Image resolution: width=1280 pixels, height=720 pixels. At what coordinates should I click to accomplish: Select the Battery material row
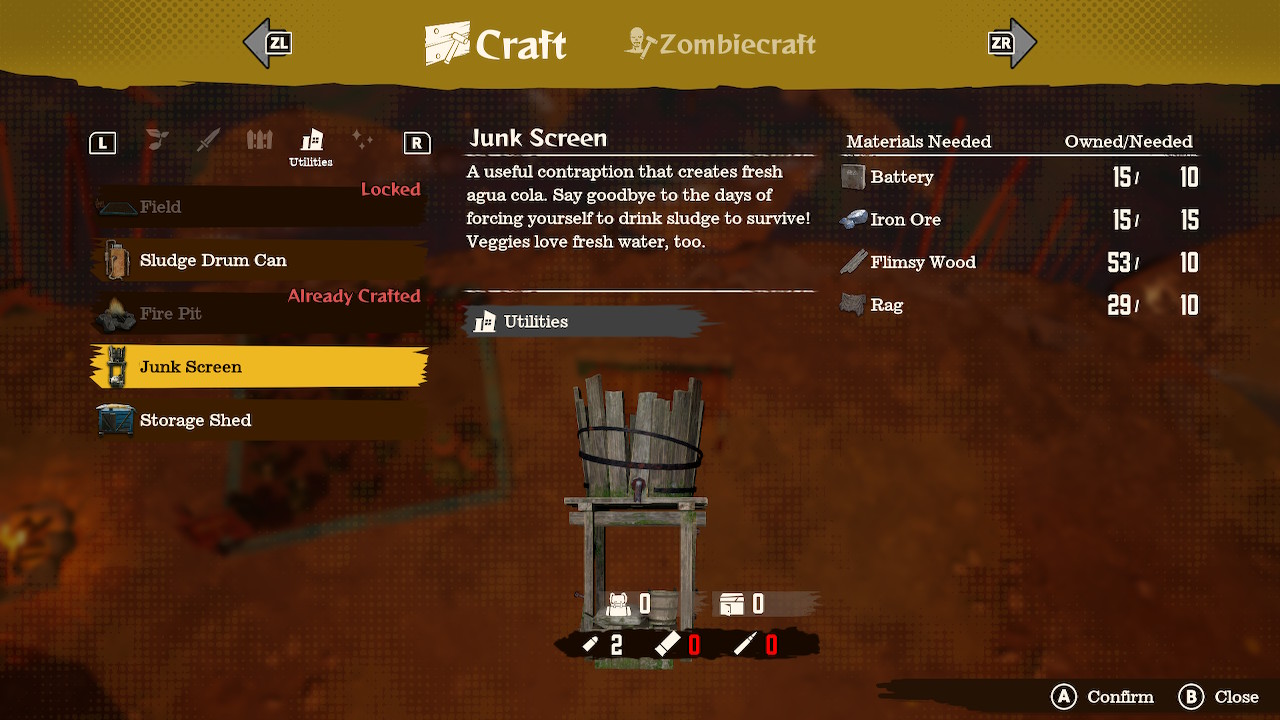pos(1018,177)
